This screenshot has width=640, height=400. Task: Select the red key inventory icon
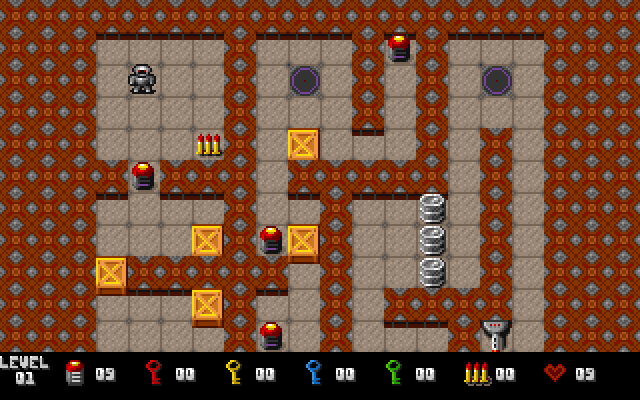[154, 373]
